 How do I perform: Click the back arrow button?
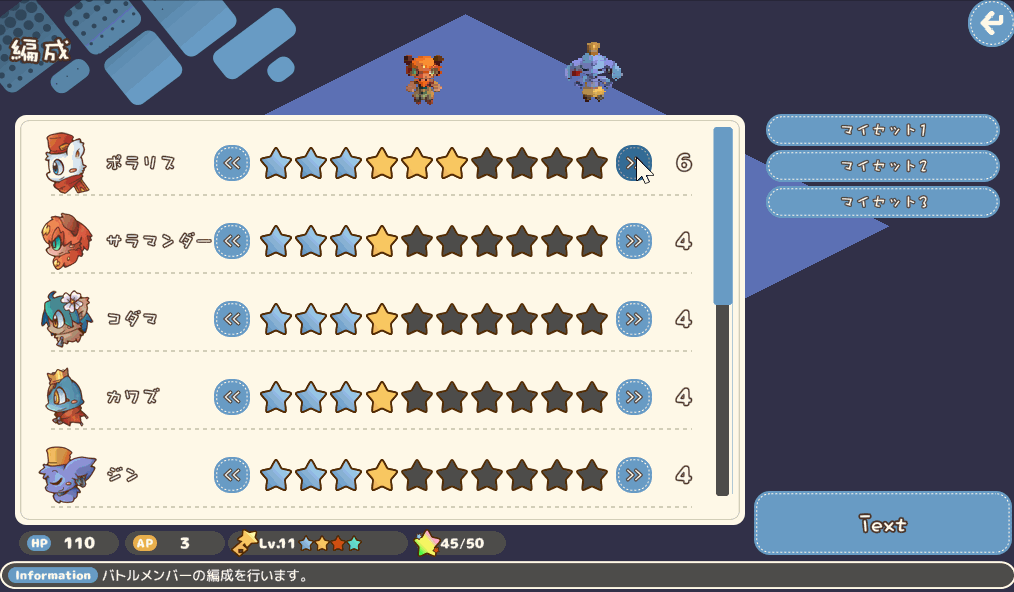tap(990, 24)
